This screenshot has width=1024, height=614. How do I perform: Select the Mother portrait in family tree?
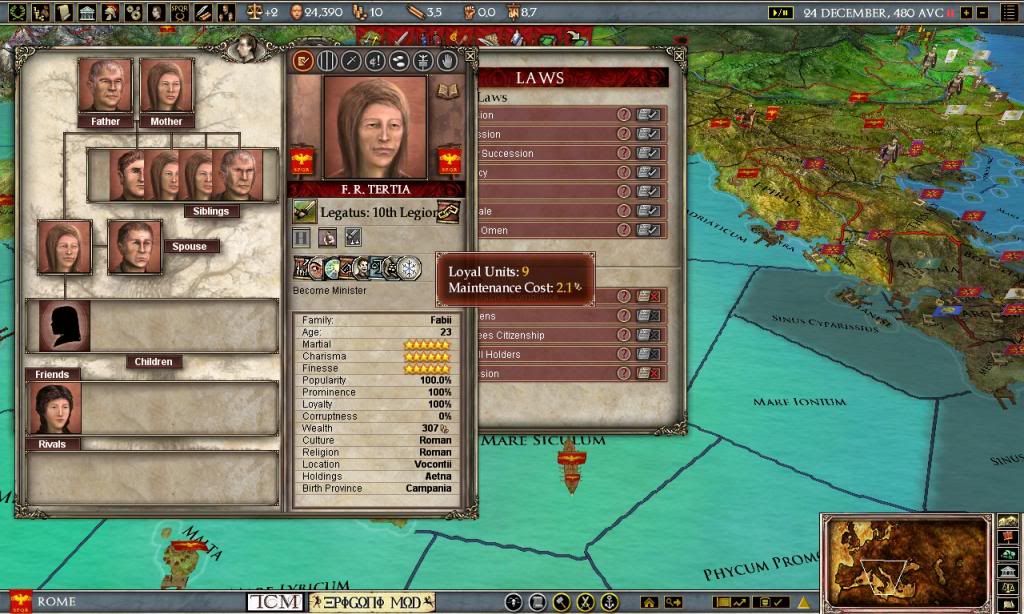click(166, 86)
